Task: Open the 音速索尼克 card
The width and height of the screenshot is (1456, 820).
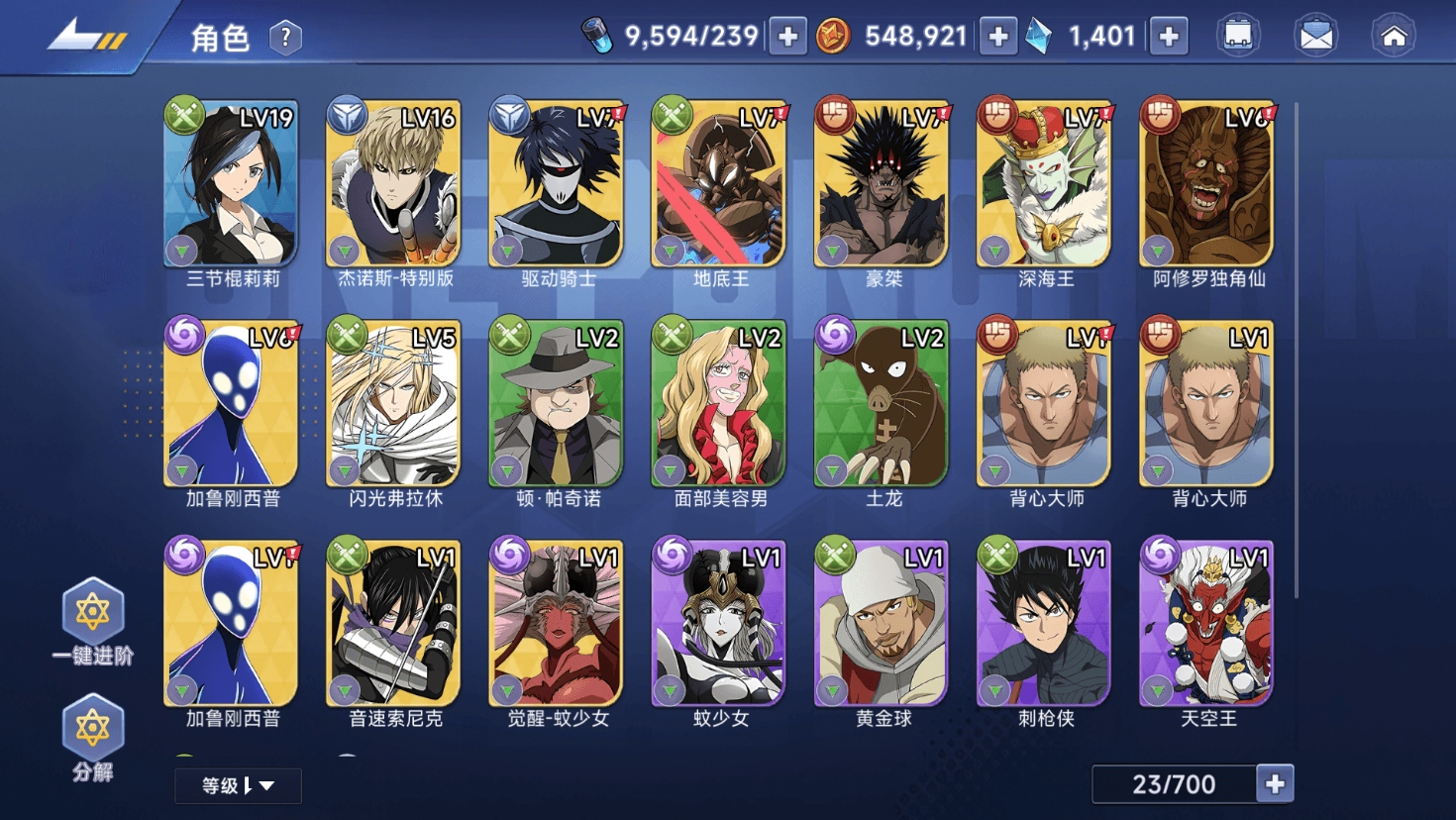Action: tap(394, 624)
